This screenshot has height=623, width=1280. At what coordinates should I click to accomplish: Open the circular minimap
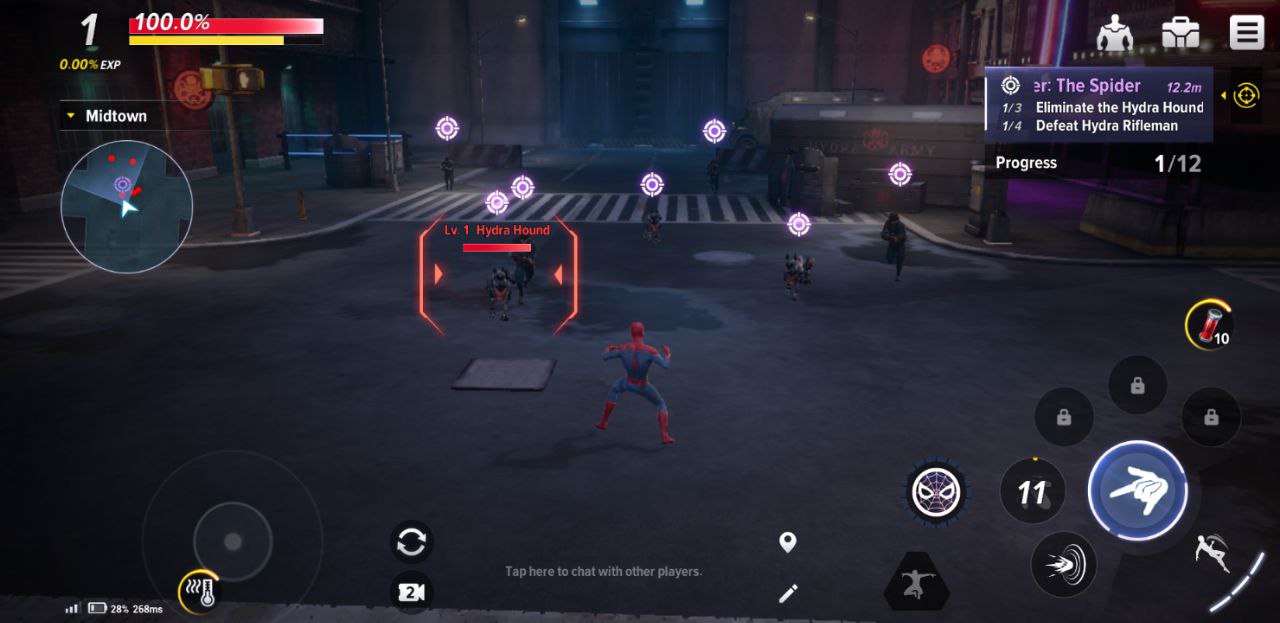[126, 206]
